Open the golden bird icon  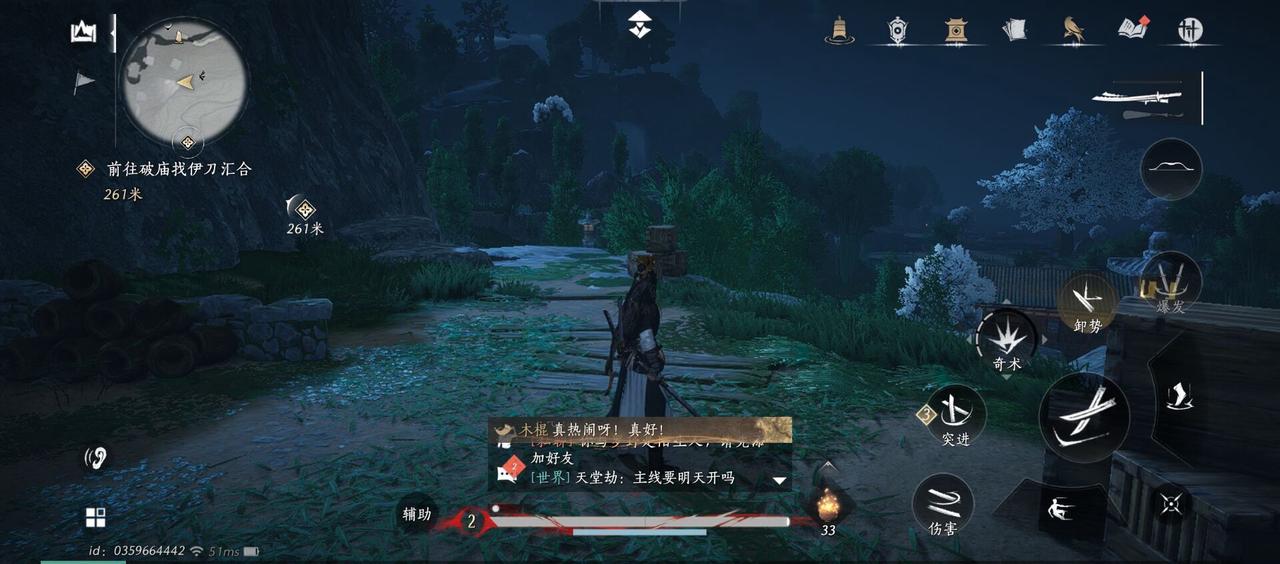point(1075,30)
